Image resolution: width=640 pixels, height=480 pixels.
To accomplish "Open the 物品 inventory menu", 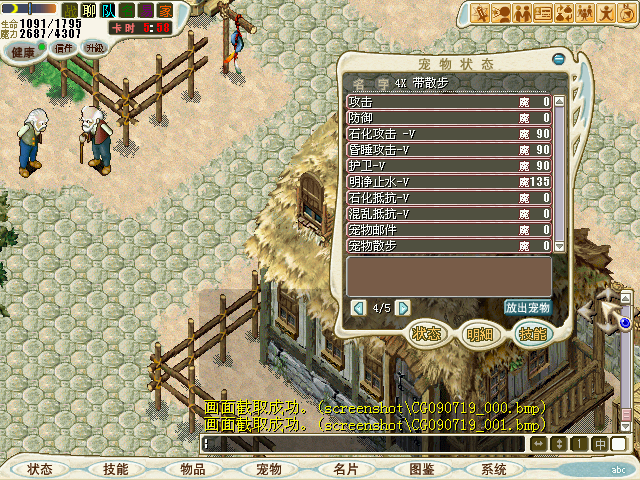I will coord(193,469).
